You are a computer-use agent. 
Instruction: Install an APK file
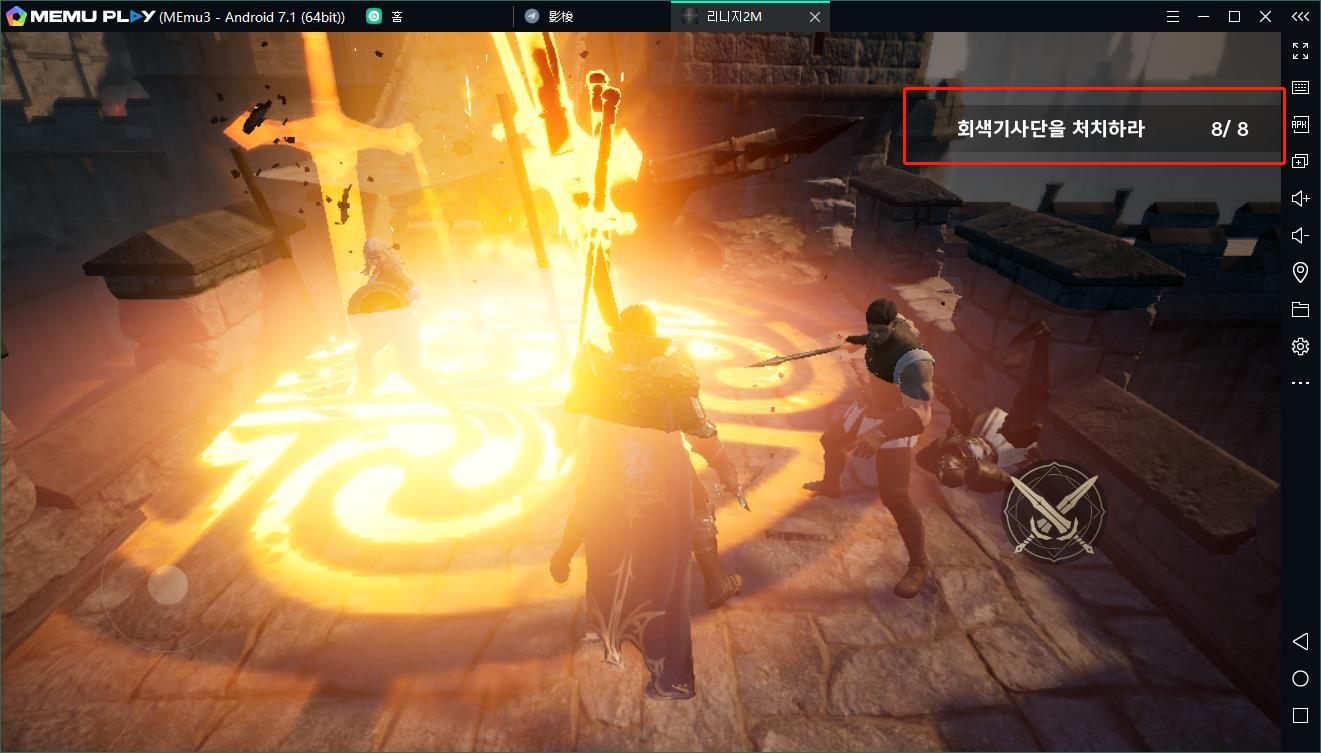(x=1300, y=125)
